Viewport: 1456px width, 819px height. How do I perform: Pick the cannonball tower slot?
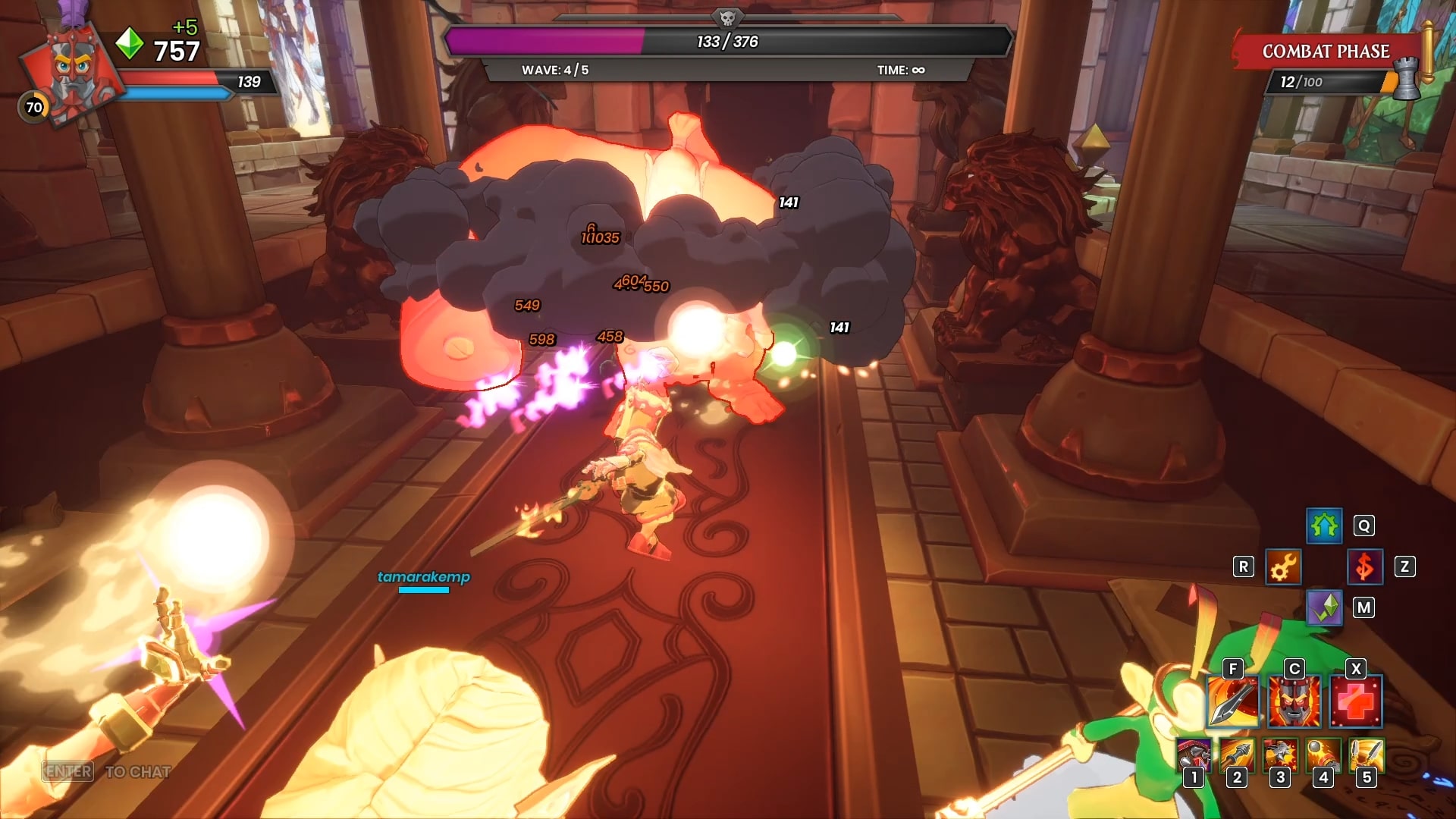pyautogui.click(x=1324, y=755)
